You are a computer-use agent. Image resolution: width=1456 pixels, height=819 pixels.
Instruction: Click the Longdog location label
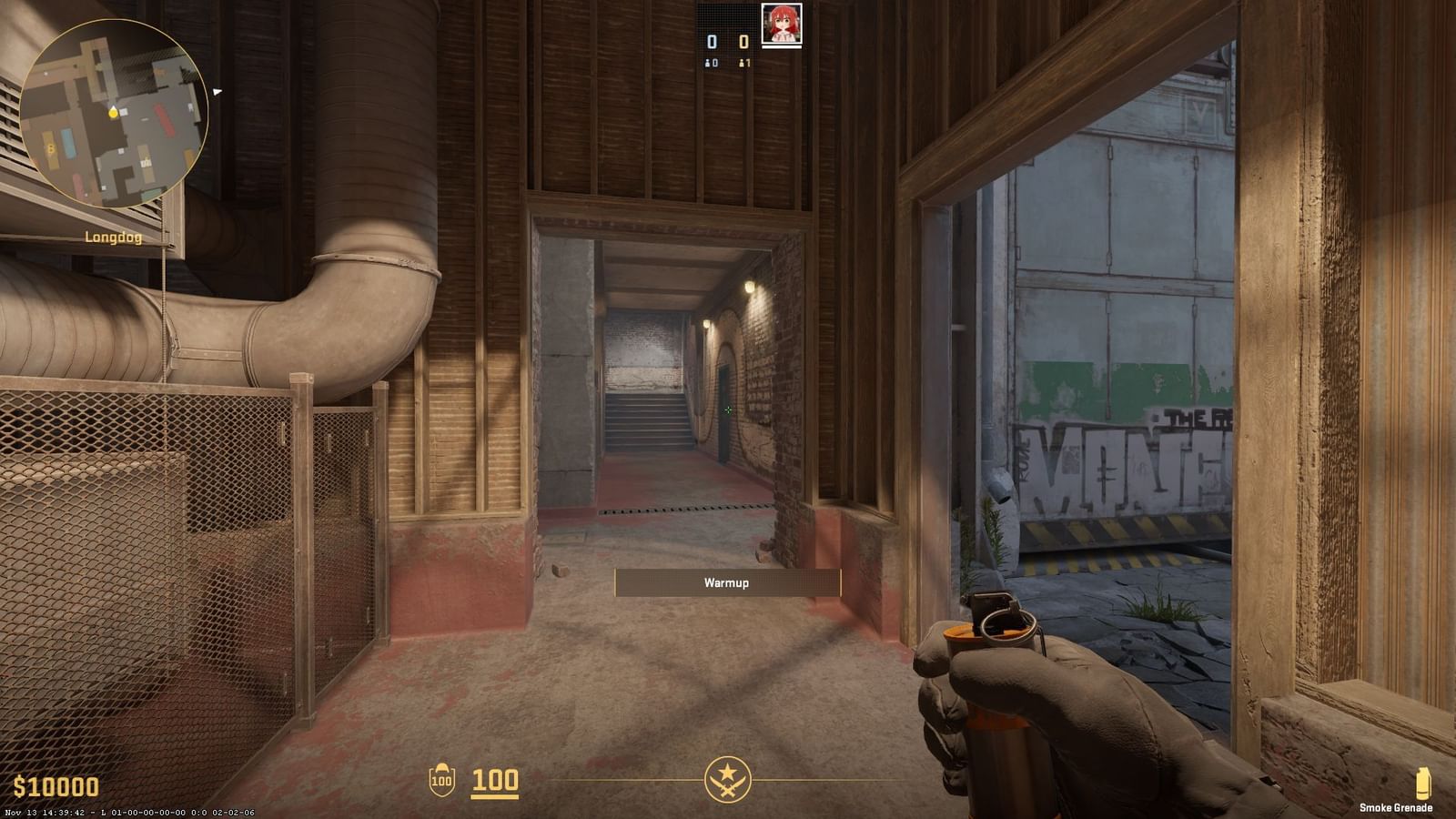[113, 237]
